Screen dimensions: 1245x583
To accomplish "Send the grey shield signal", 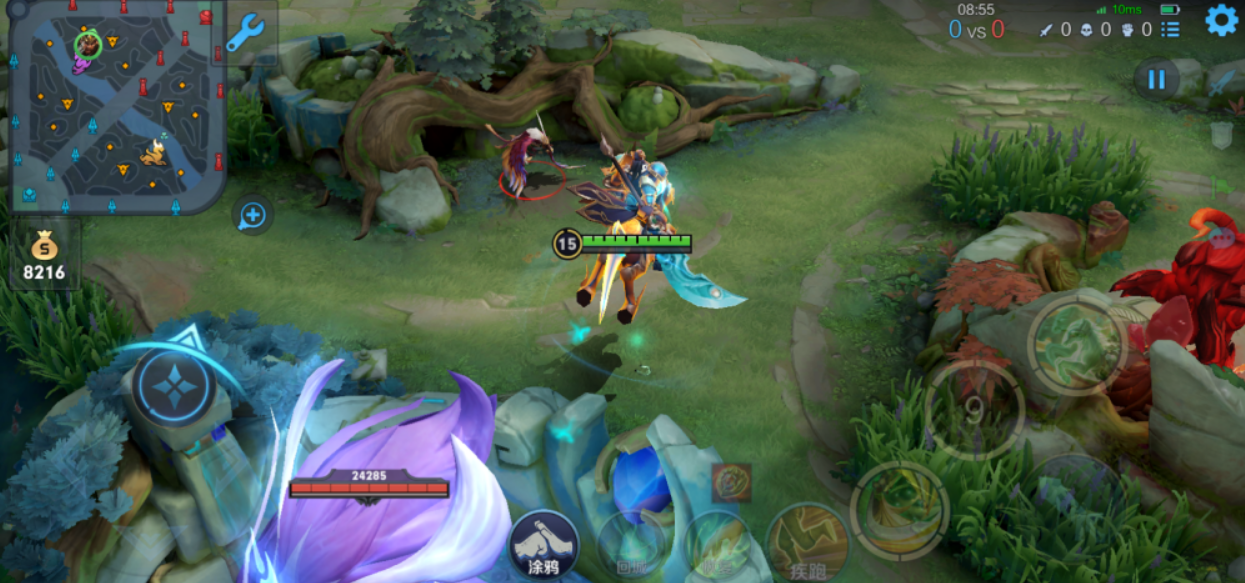I will point(1221,135).
